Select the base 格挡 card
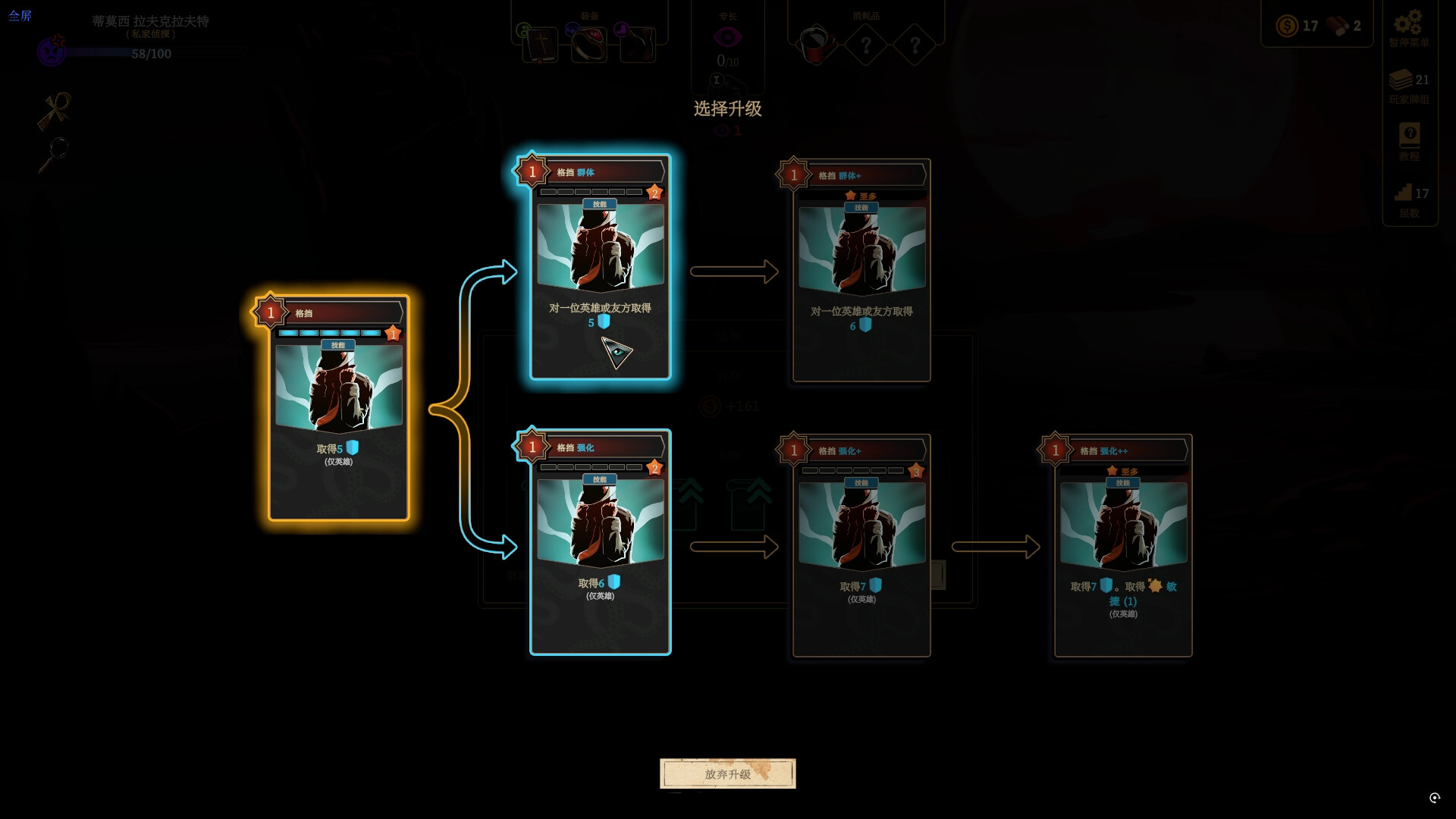 [338, 408]
